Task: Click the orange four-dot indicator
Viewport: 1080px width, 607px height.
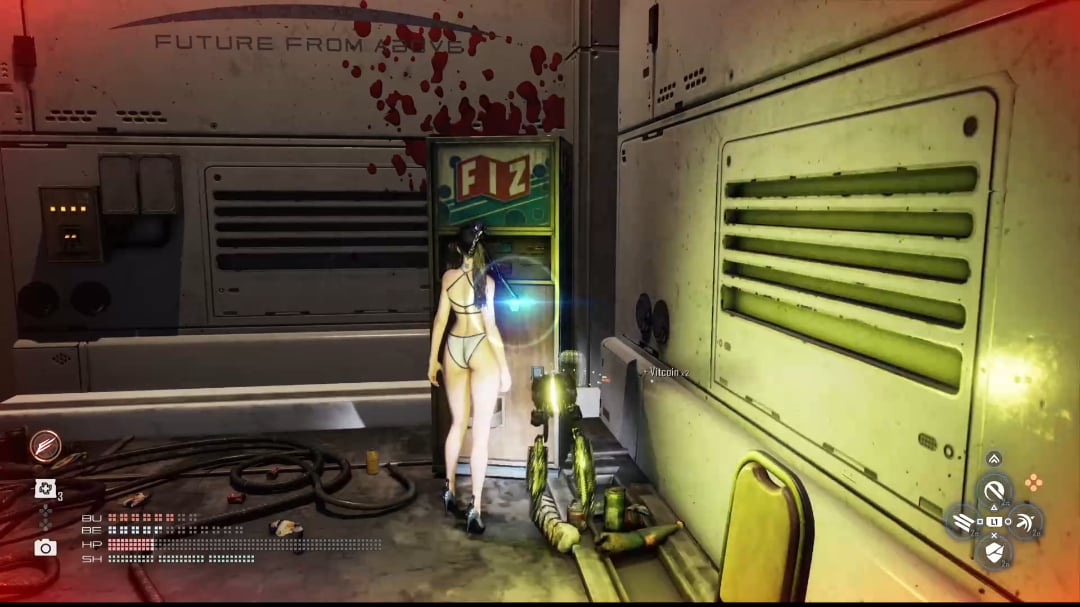Action: pos(1033,483)
